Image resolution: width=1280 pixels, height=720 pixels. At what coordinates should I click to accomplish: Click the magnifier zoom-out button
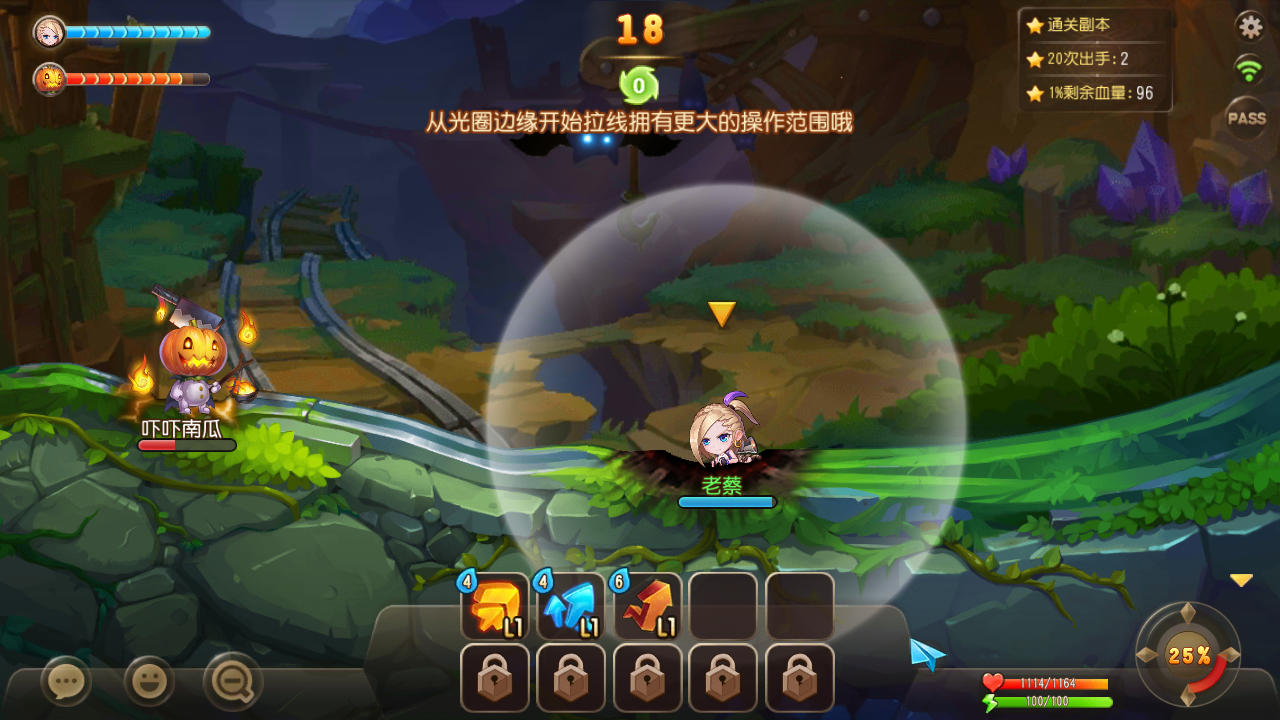point(233,683)
